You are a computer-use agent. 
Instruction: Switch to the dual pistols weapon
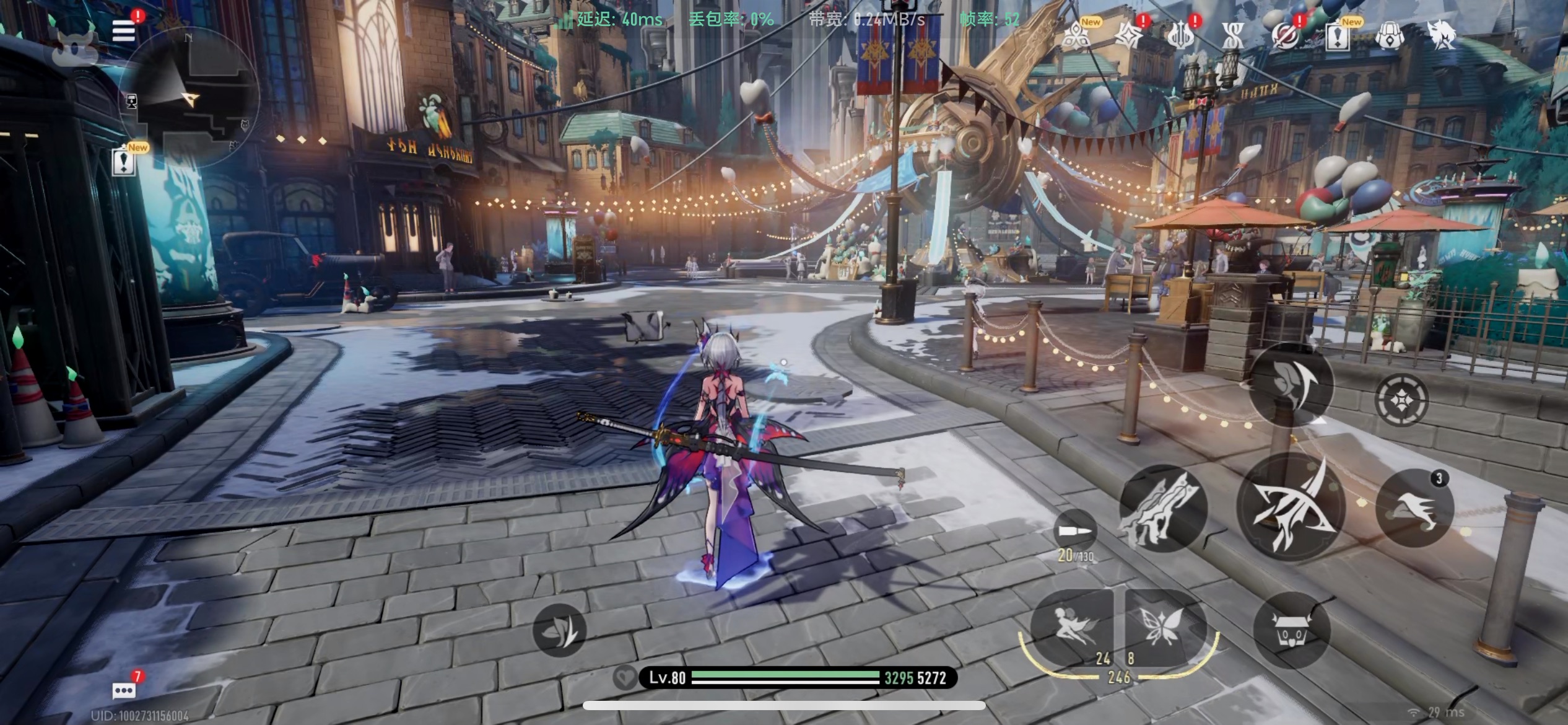1162,508
